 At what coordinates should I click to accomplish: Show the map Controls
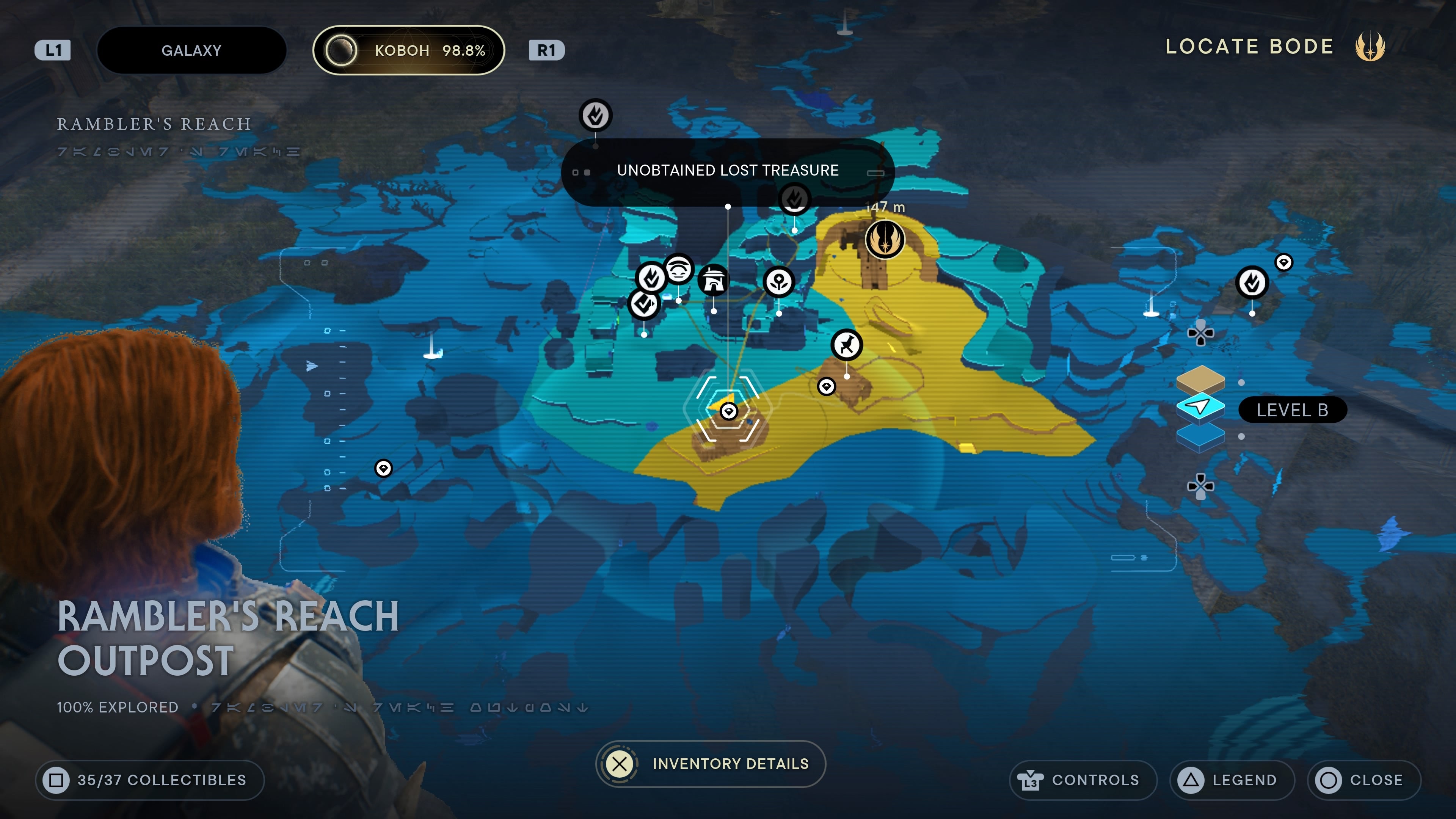point(1083,780)
